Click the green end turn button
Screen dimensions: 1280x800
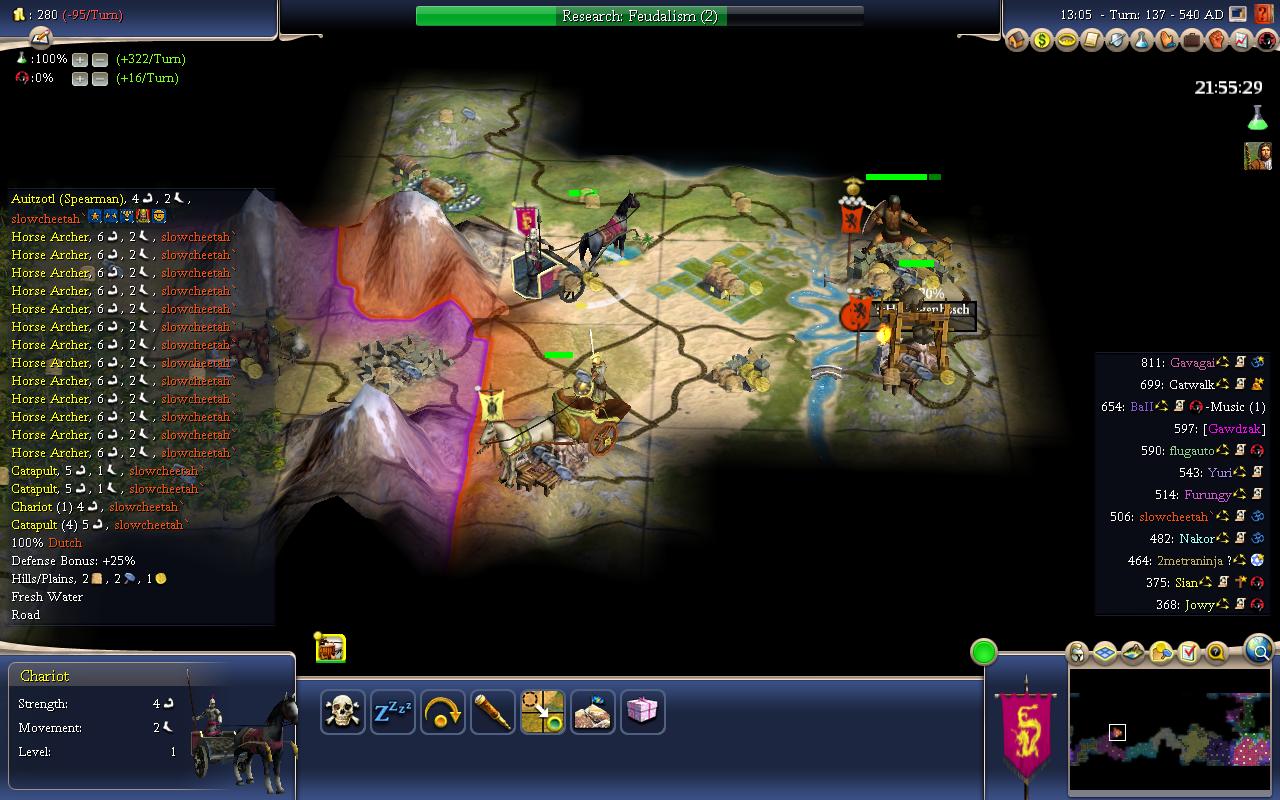coord(984,653)
